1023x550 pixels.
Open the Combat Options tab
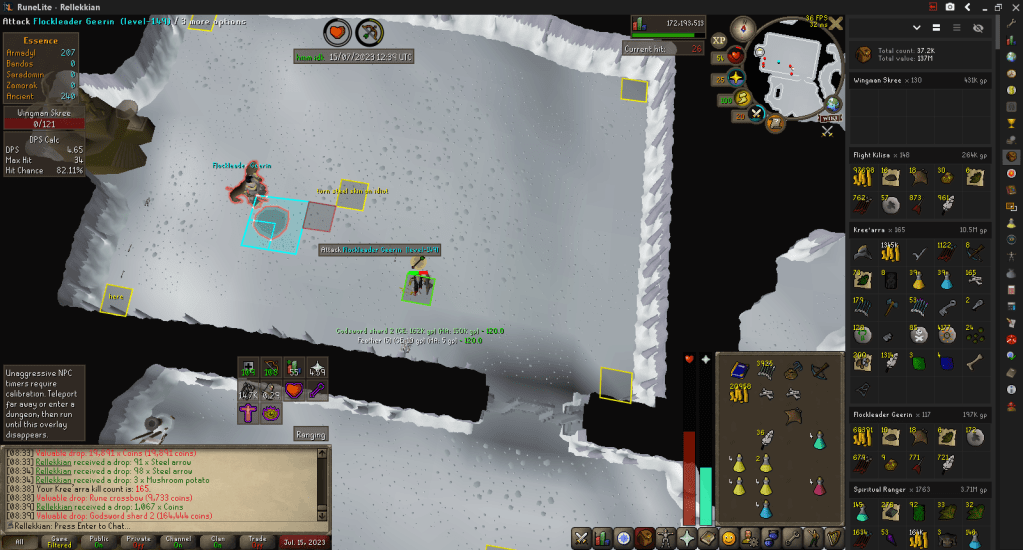click(x=583, y=538)
